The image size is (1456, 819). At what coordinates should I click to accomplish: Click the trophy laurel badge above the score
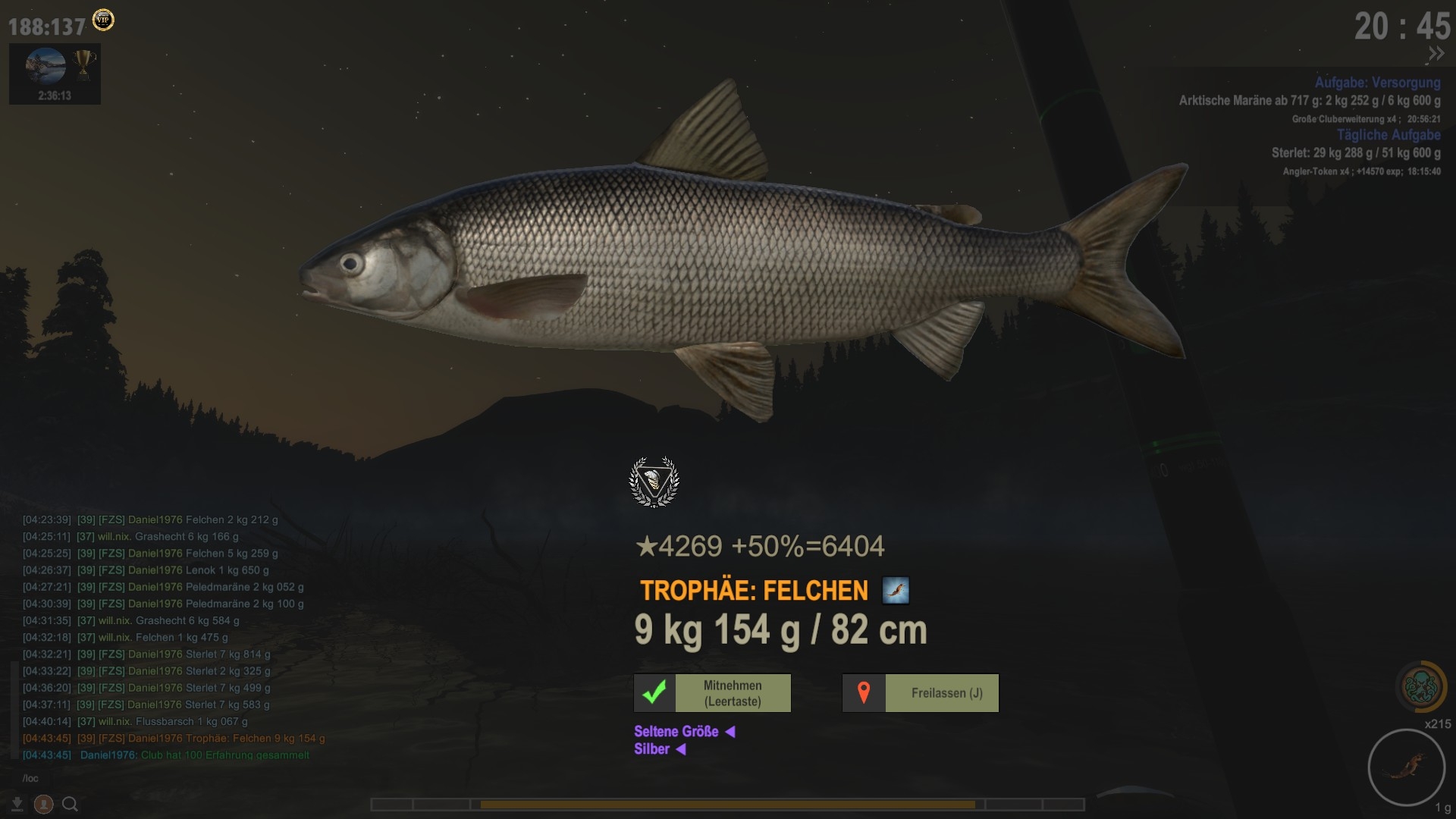point(654,482)
